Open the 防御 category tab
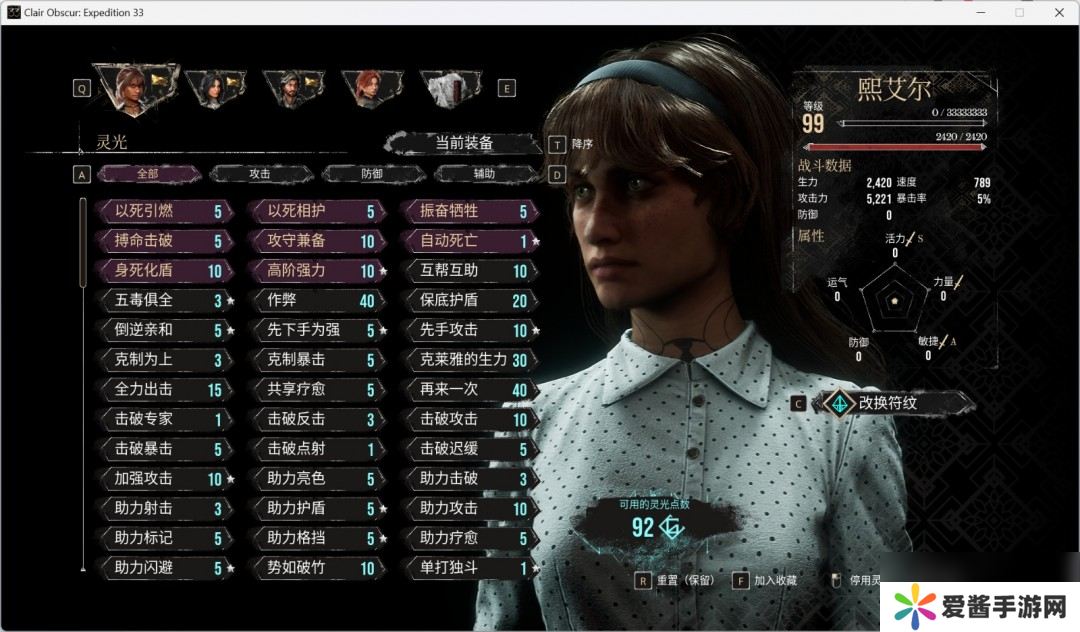The width and height of the screenshot is (1080, 632). [x=372, y=174]
